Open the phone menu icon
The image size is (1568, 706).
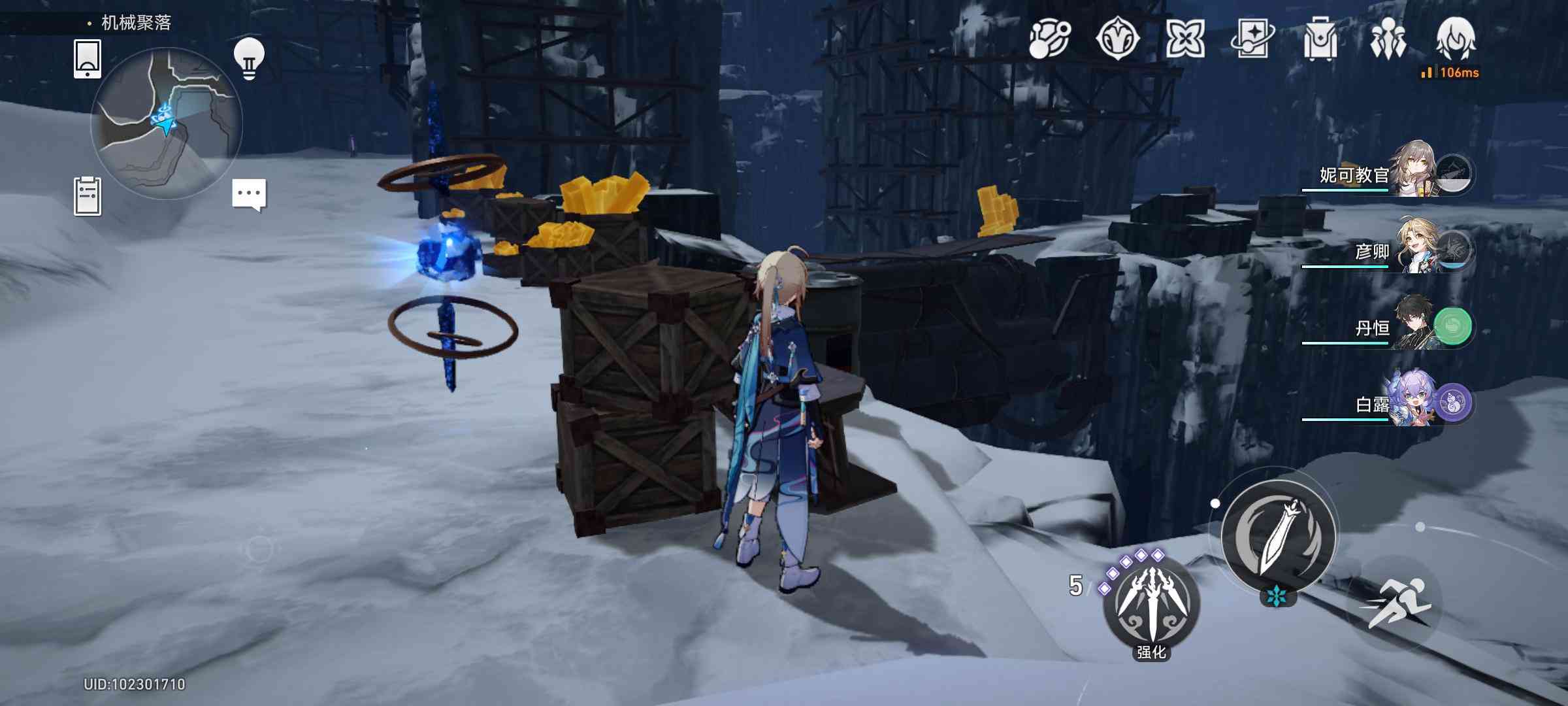[88, 59]
